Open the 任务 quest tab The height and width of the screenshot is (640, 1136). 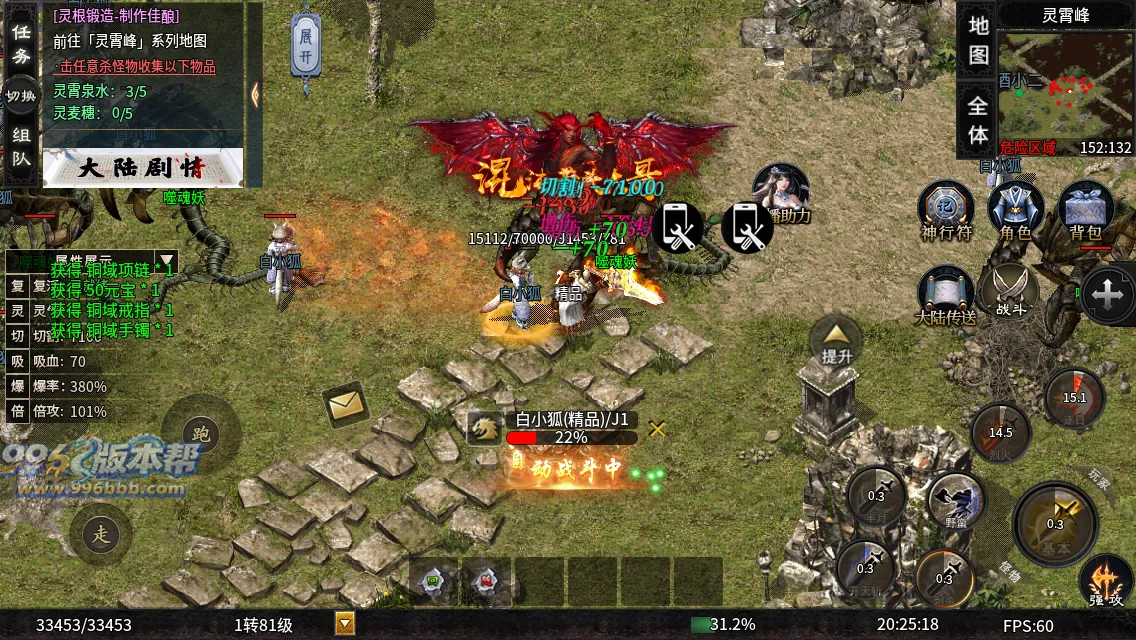click(21, 42)
